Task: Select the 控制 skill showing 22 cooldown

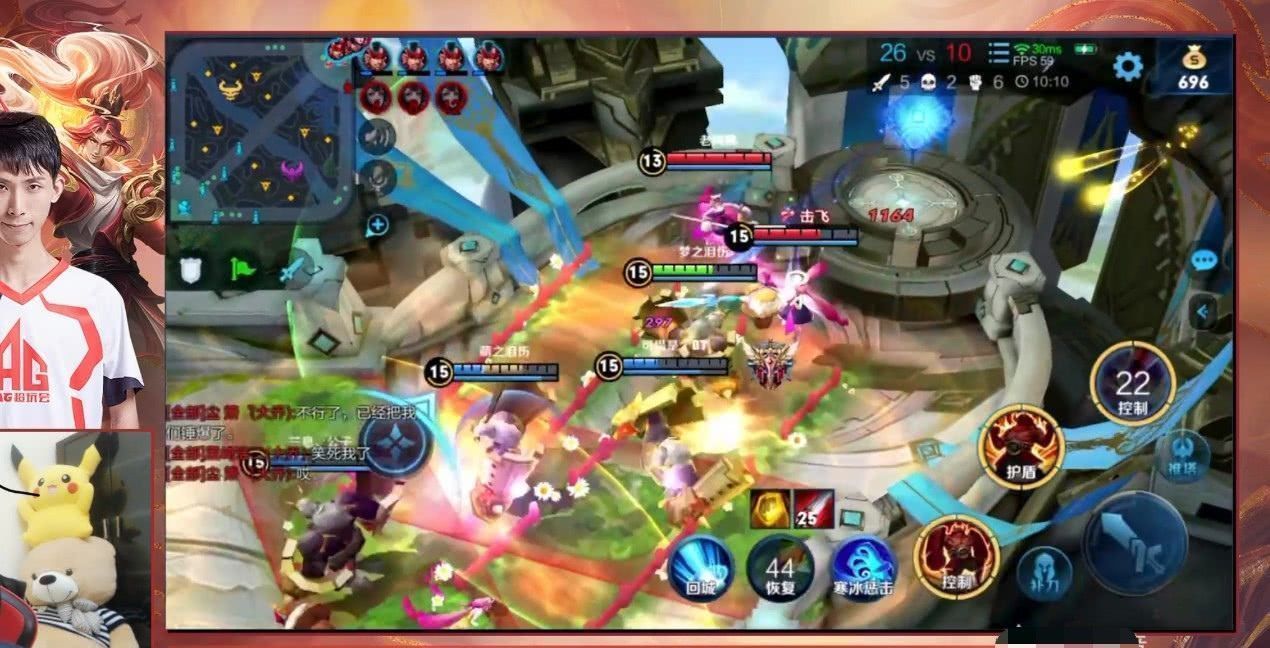Action: 1132,384
